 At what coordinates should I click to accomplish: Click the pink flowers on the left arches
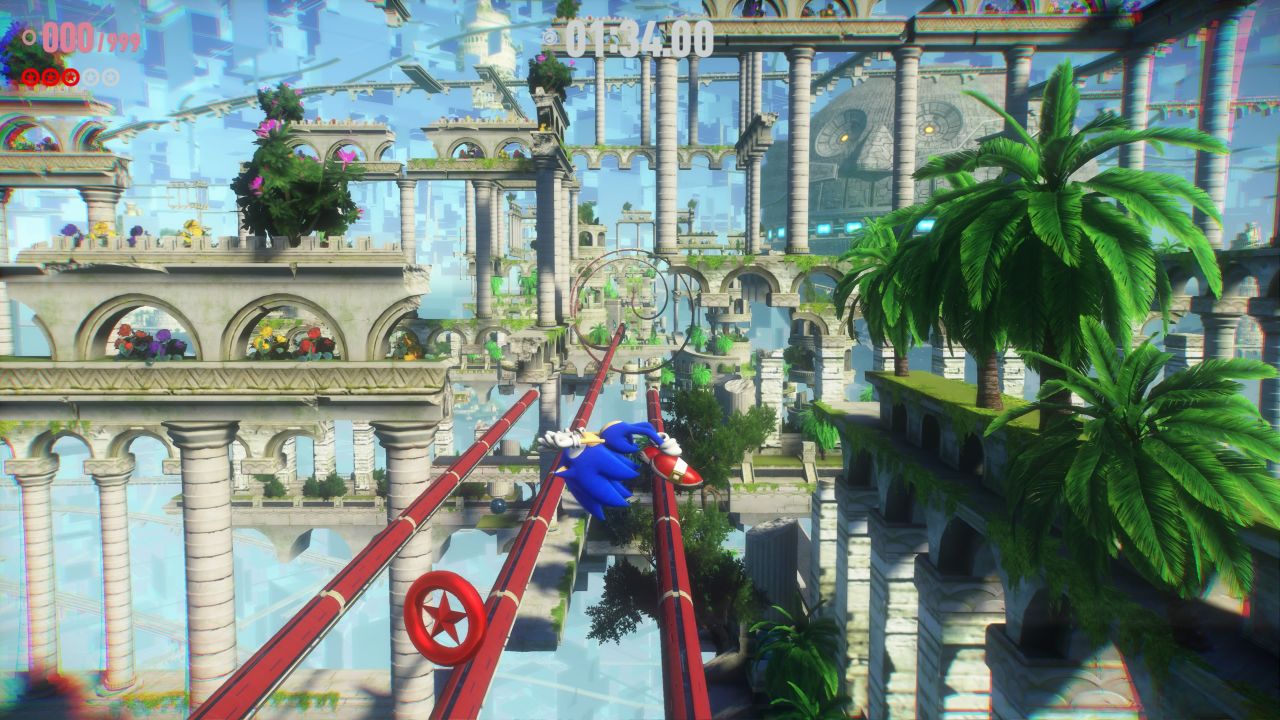coord(160,340)
